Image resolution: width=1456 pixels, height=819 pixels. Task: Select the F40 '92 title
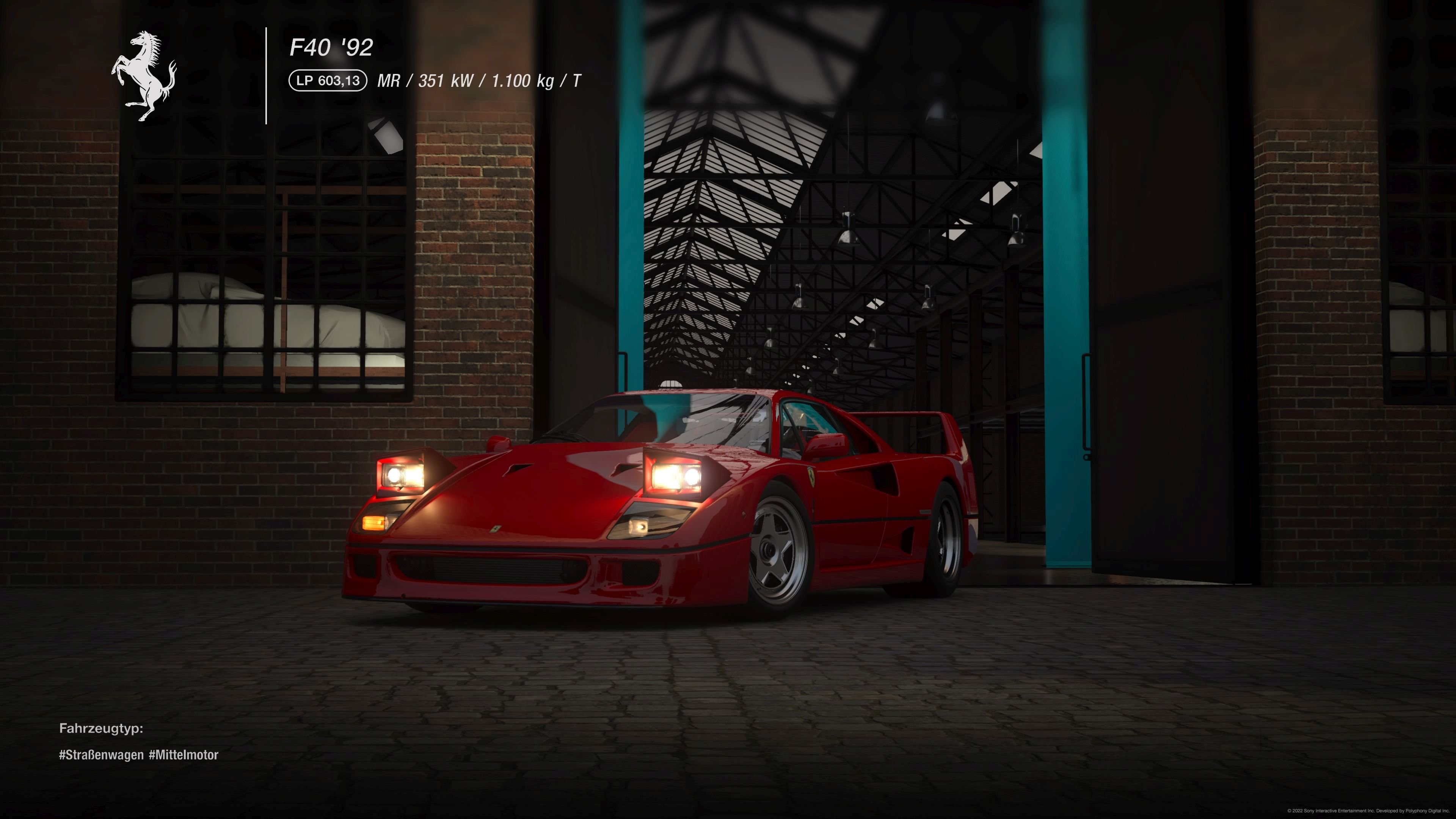click(332, 48)
